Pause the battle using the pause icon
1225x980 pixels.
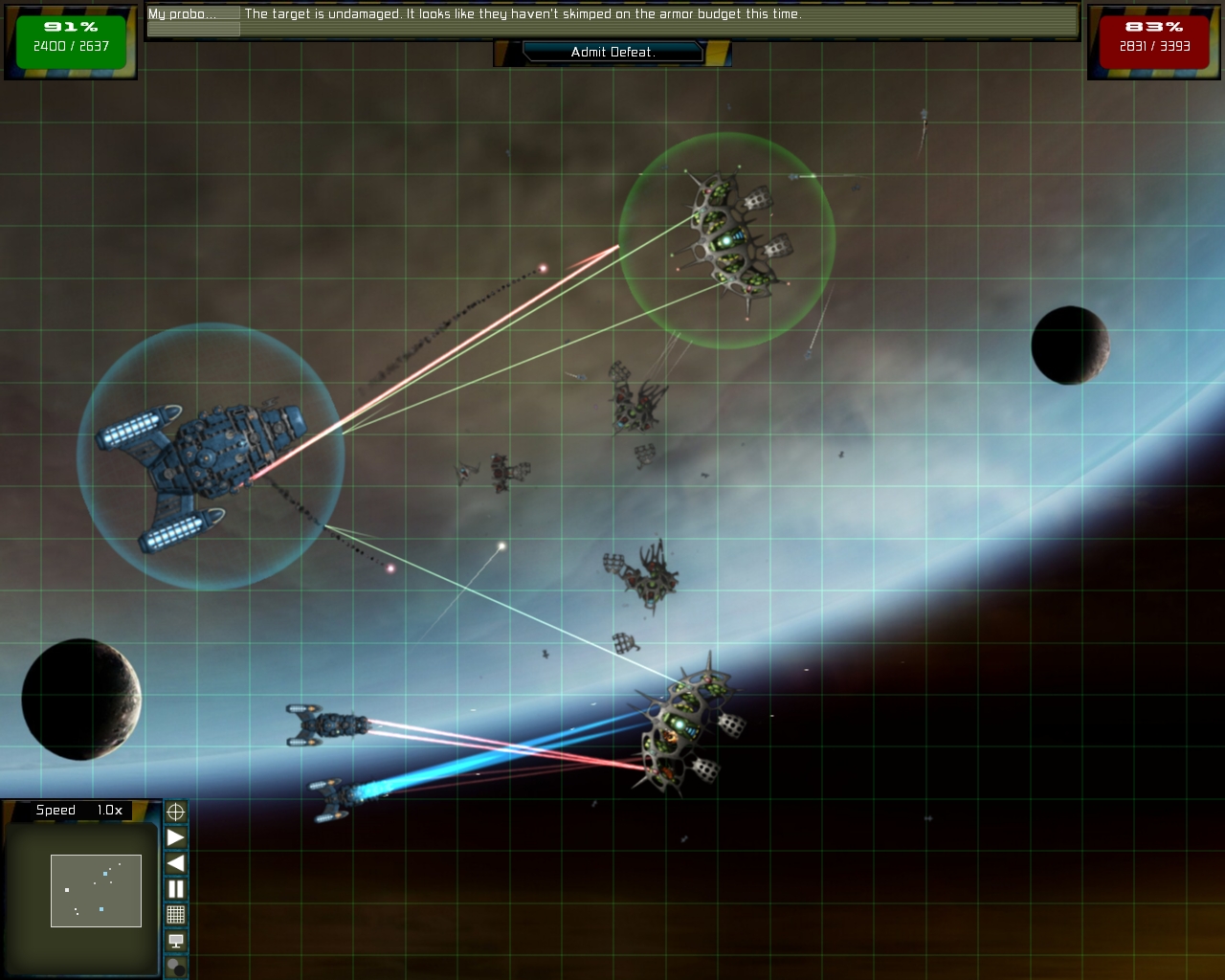click(x=174, y=889)
